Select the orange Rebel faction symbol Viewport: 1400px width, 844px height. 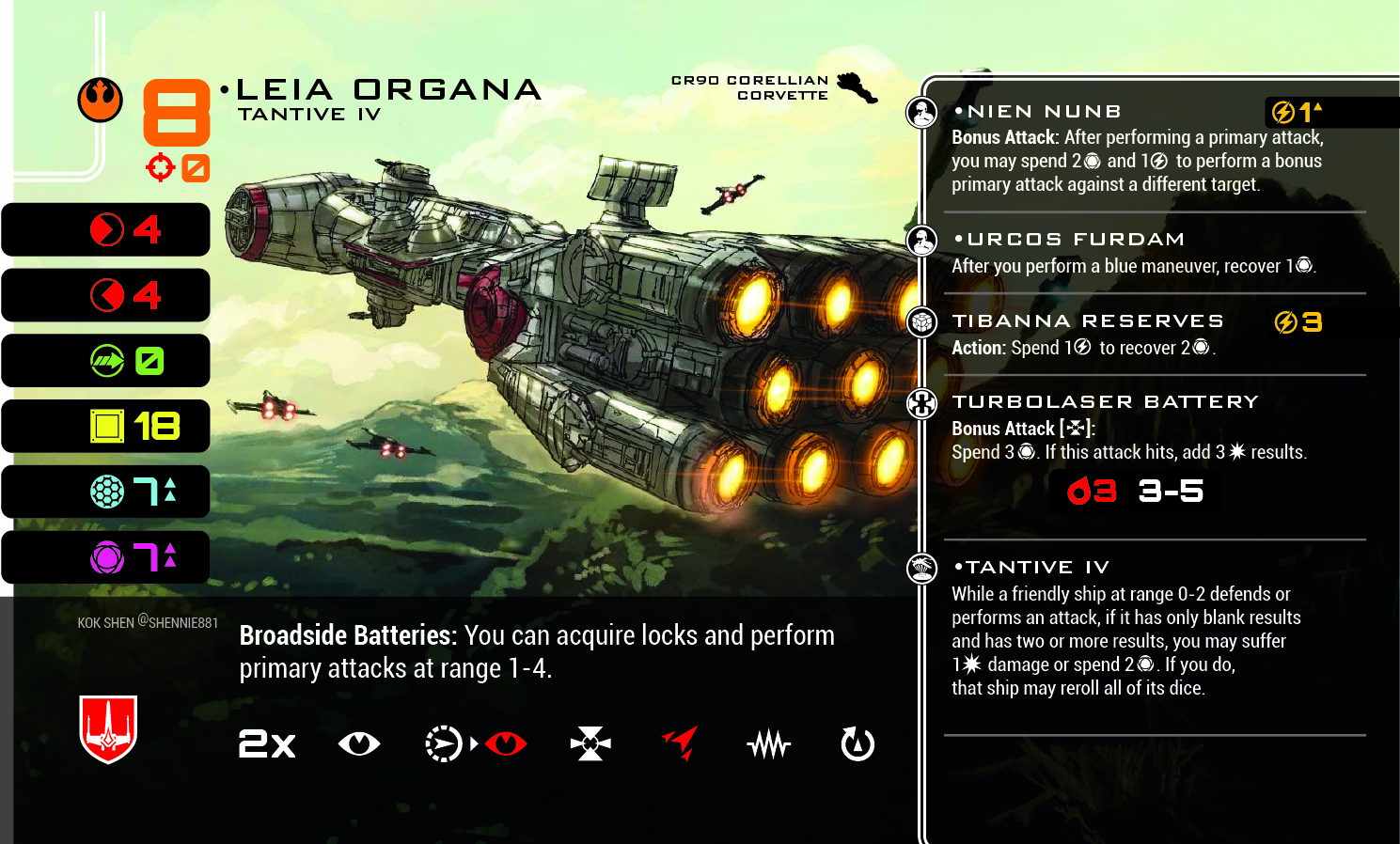click(100, 100)
